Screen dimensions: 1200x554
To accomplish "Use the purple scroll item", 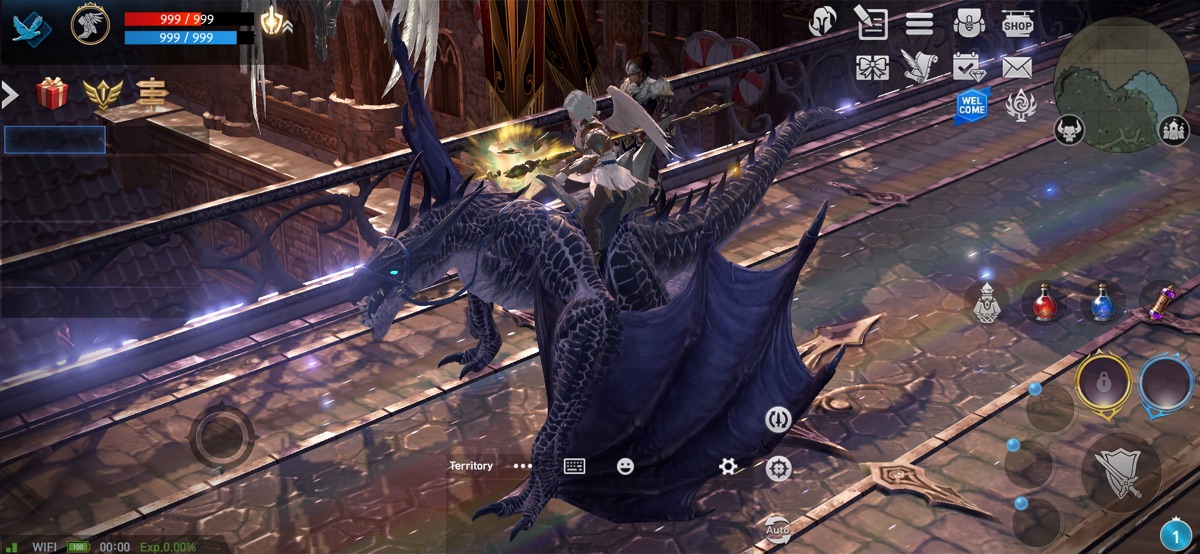I will [1161, 301].
